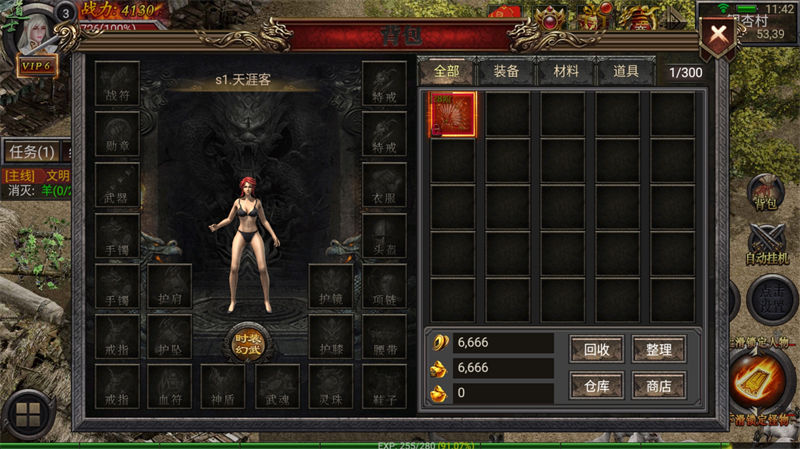
Task: Sort the bag with 整理
Action: tap(659, 349)
